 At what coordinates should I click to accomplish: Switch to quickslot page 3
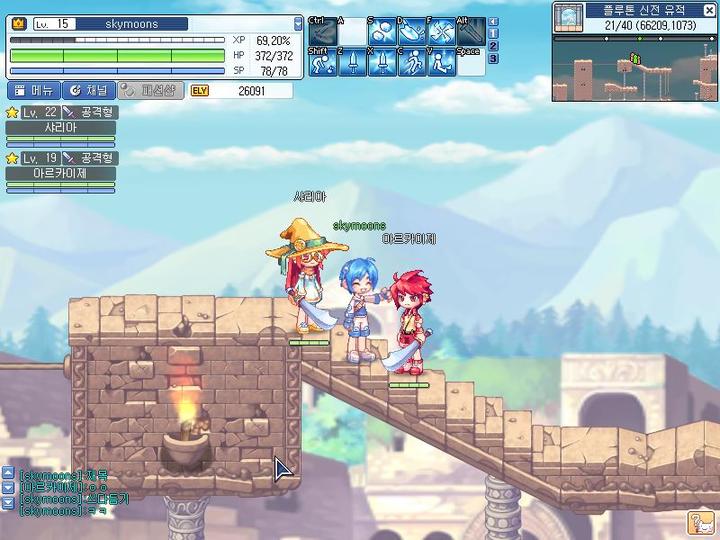click(x=493, y=58)
